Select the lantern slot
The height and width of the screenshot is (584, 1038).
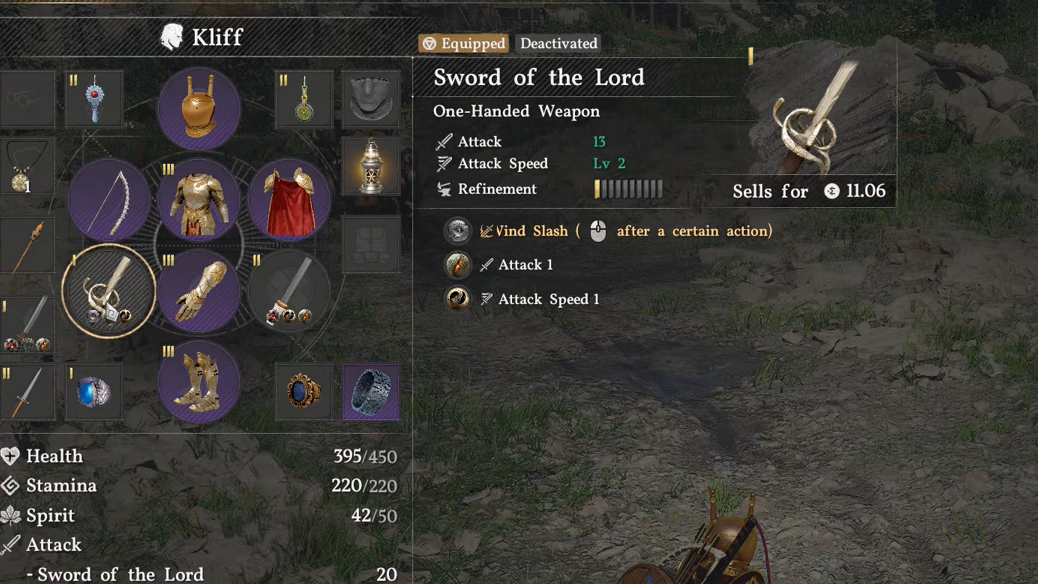click(371, 165)
